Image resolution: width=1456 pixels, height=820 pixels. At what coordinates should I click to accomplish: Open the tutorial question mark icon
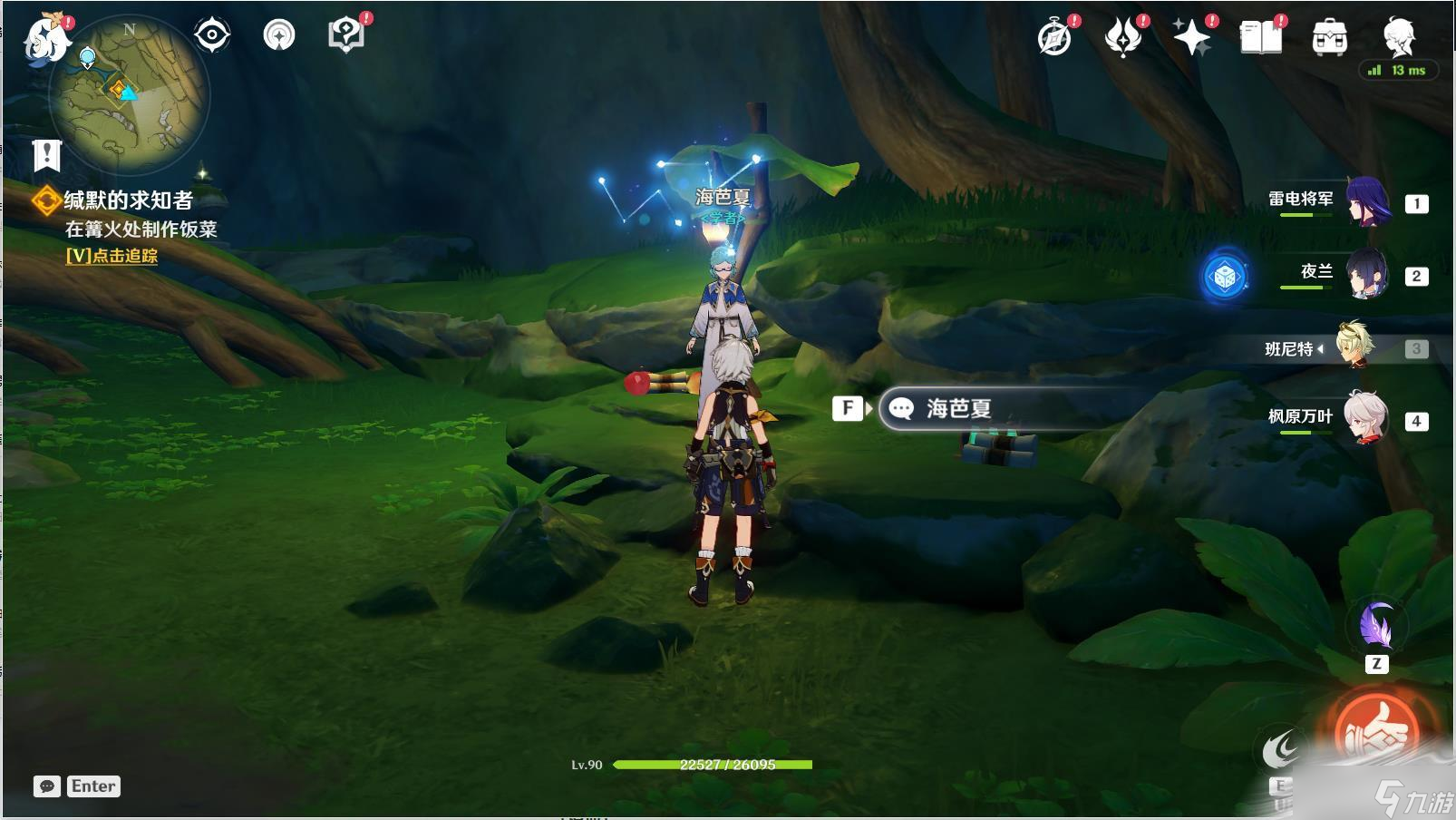pos(345,35)
